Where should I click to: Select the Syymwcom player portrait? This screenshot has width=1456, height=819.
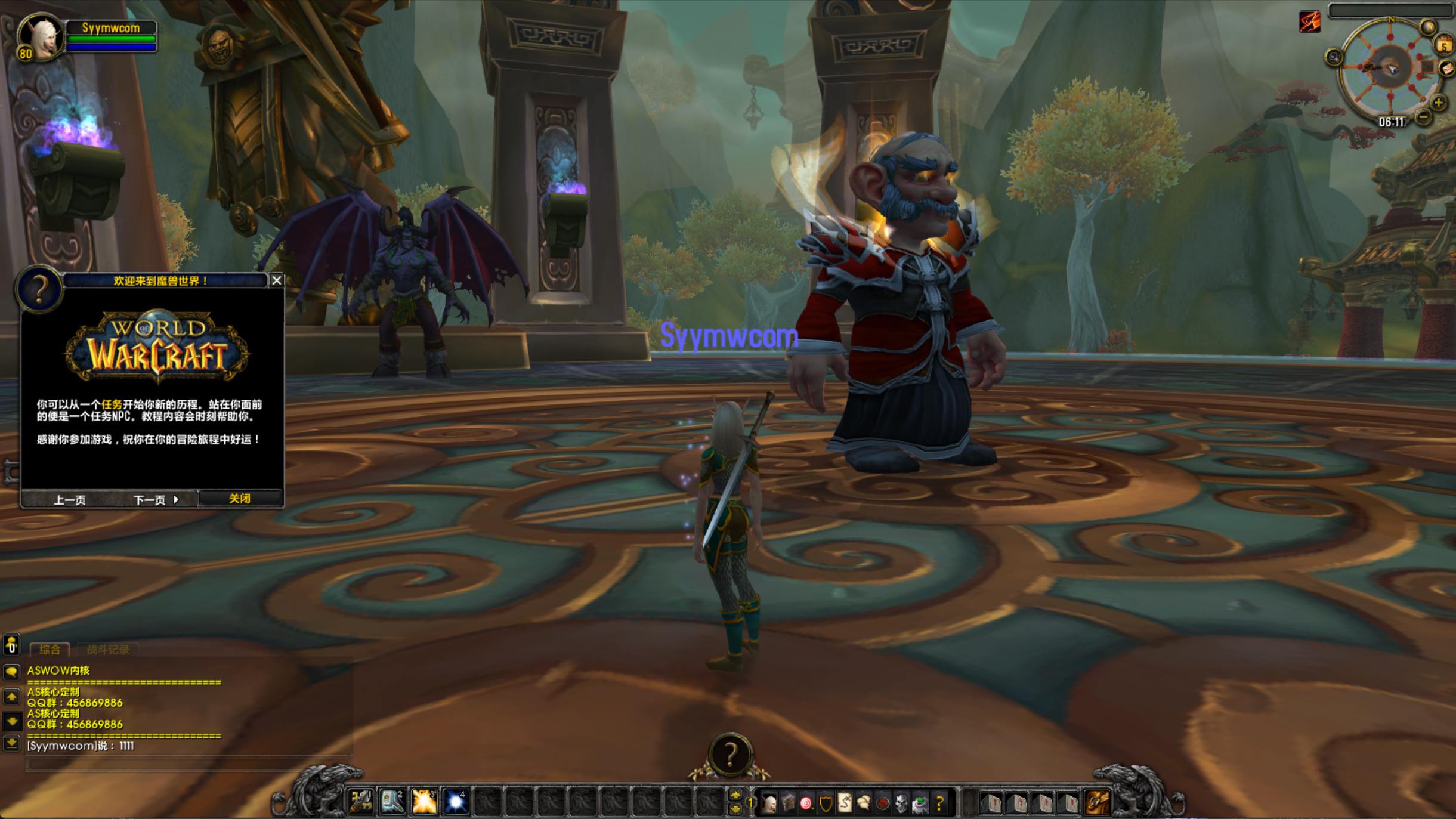pyautogui.click(x=41, y=36)
